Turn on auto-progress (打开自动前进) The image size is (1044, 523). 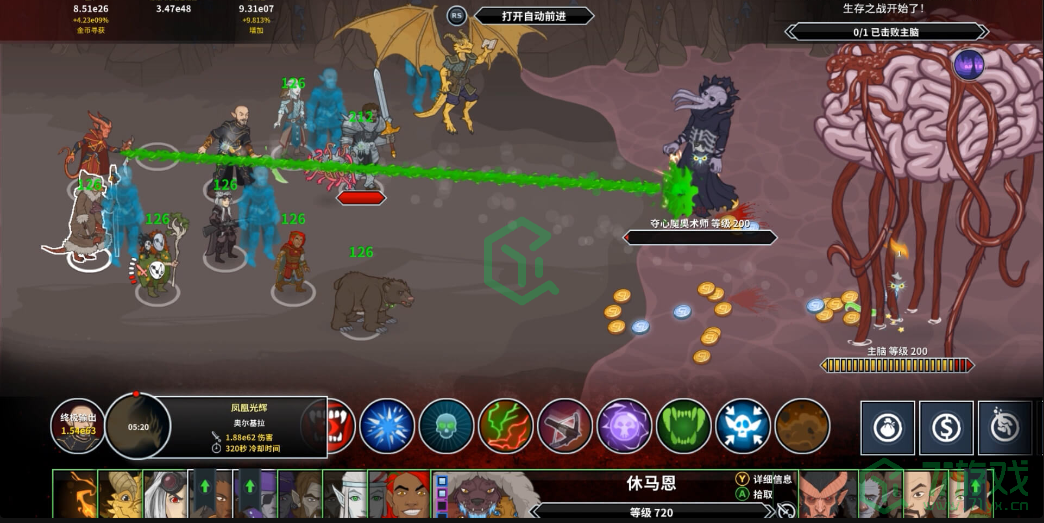[x=533, y=16]
